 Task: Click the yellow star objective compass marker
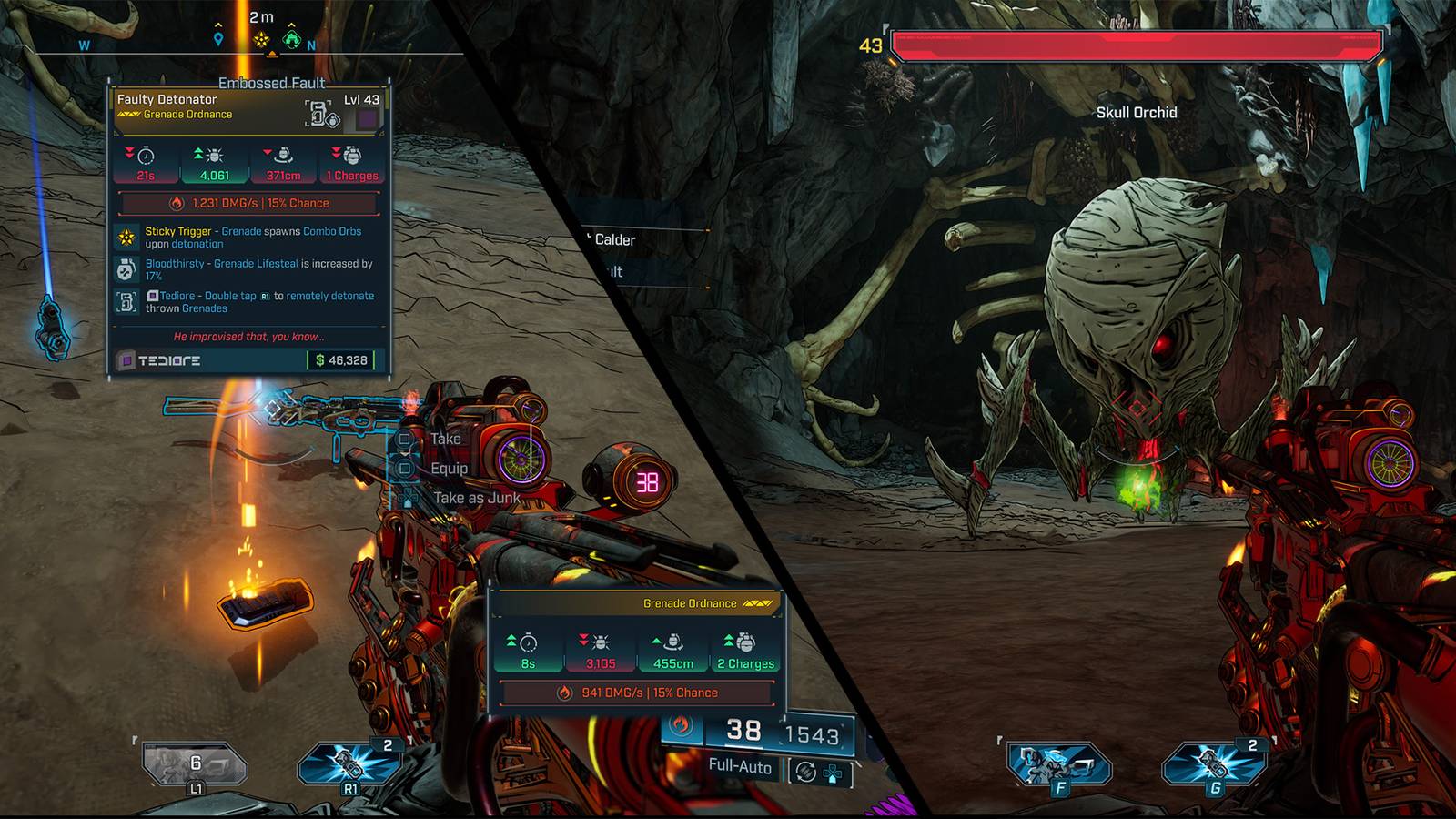262,39
